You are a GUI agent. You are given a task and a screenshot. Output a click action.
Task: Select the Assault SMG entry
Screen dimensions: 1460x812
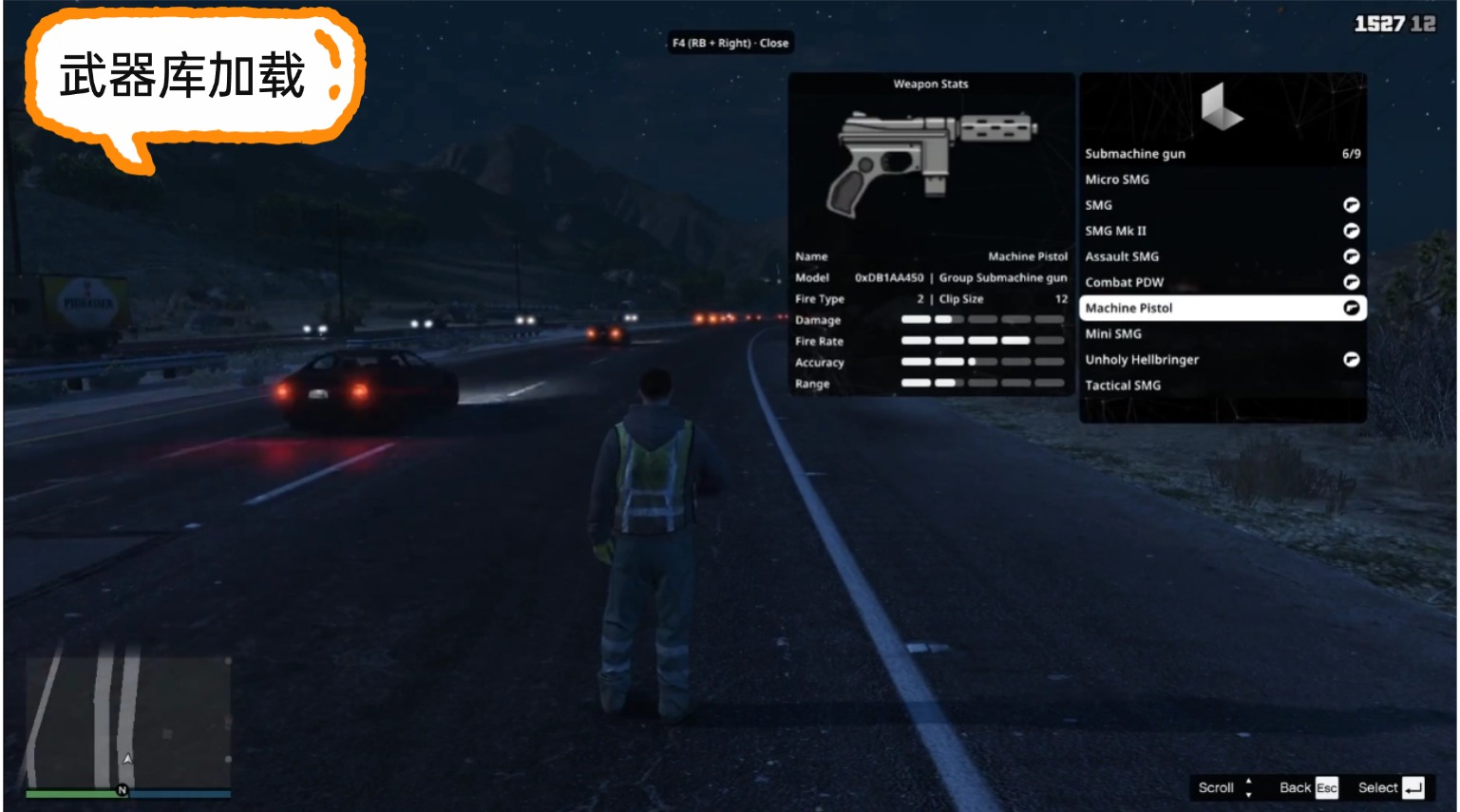pyautogui.click(x=1222, y=256)
